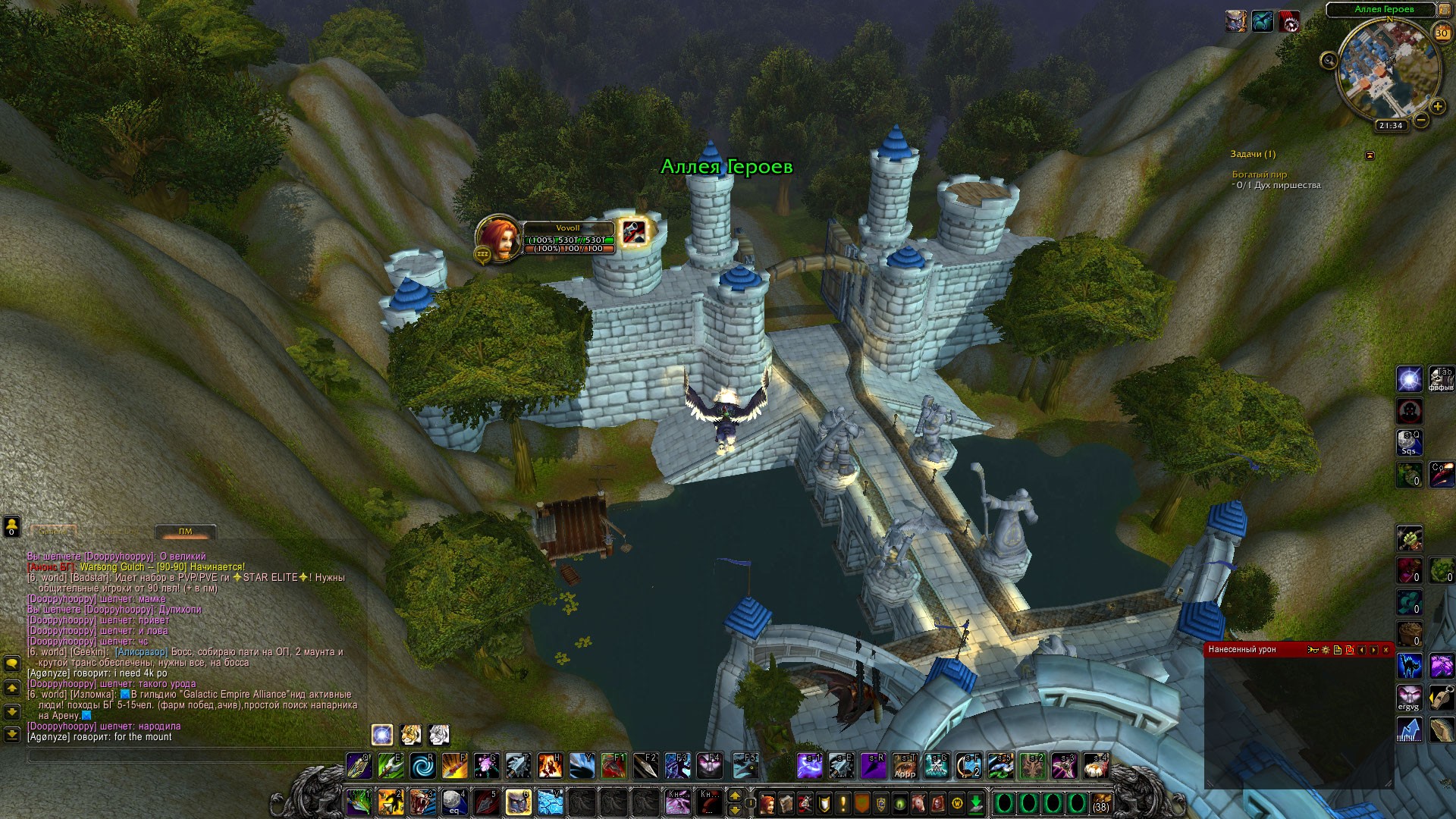Viewport: 1456px width, 819px height.
Task: Close the Нанесенный урон damage meter window
Action: pyautogui.click(x=1385, y=650)
